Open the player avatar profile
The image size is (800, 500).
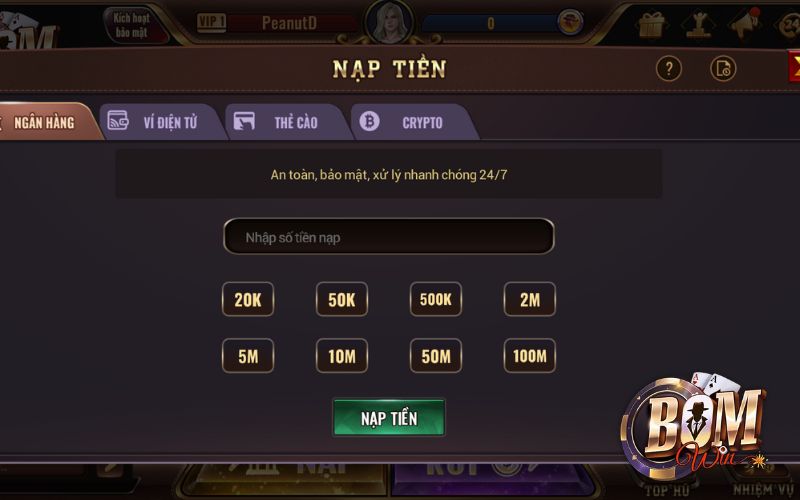(389, 22)
